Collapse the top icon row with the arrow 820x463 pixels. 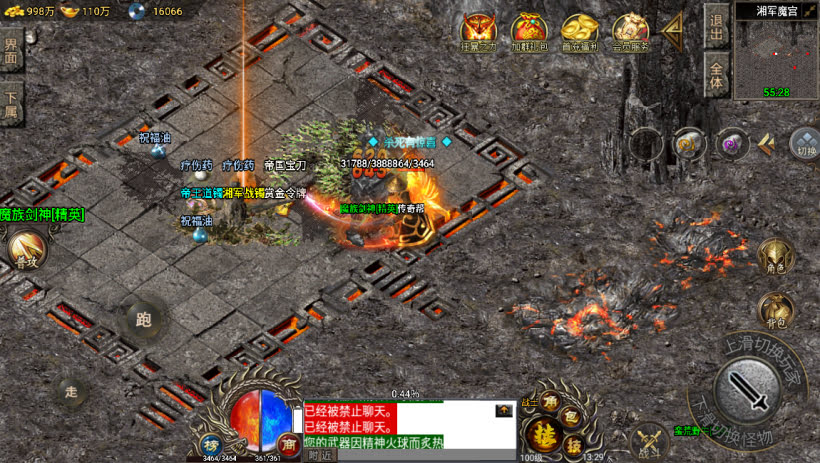point(673,30)
